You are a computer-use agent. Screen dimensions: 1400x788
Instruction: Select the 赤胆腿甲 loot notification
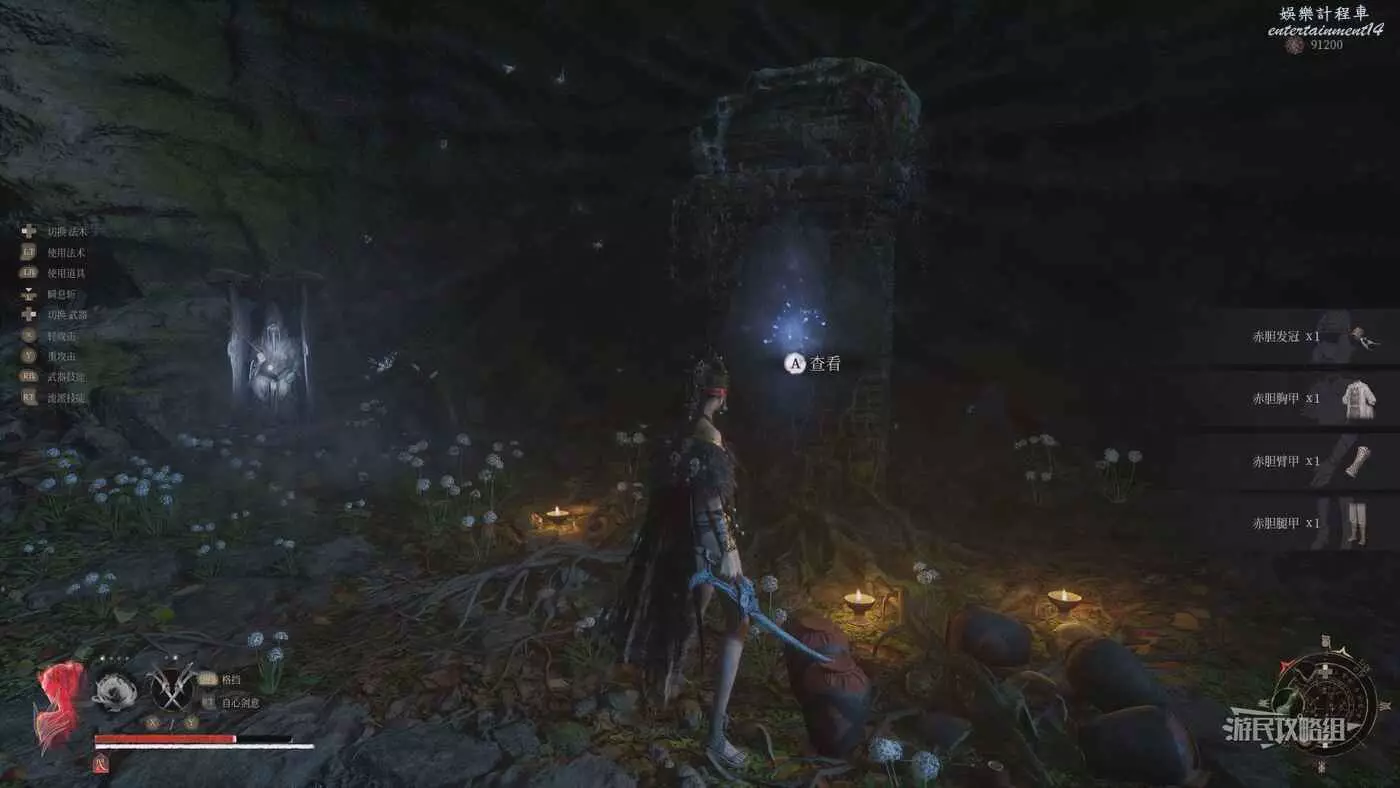coord(1300,523)
